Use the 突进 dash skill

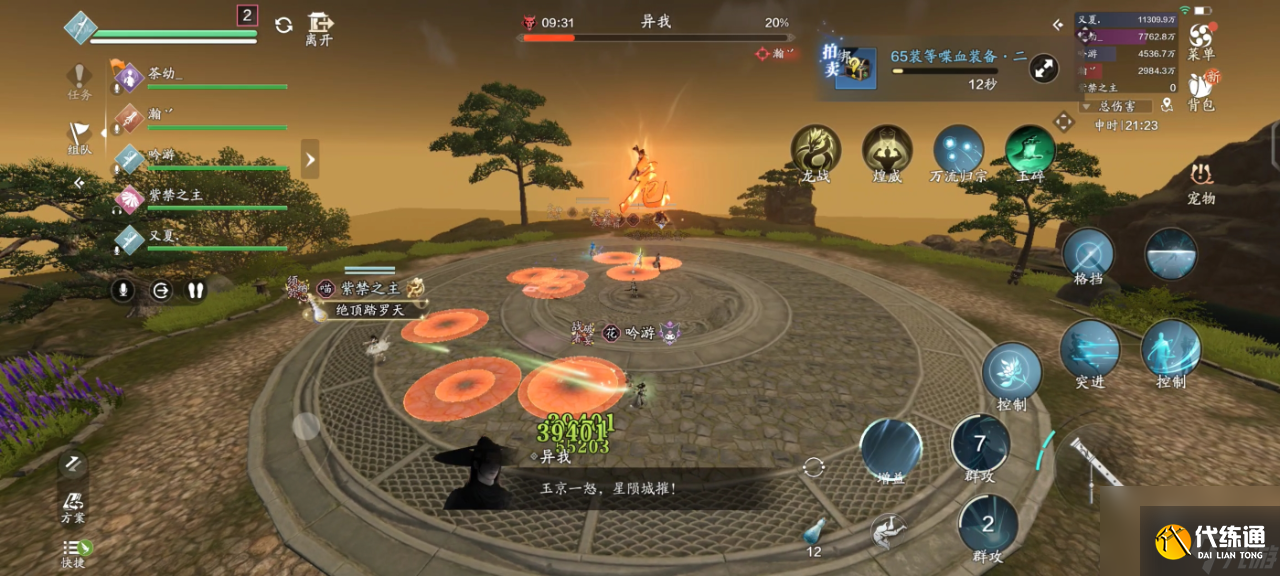(x=1089, y=350)
